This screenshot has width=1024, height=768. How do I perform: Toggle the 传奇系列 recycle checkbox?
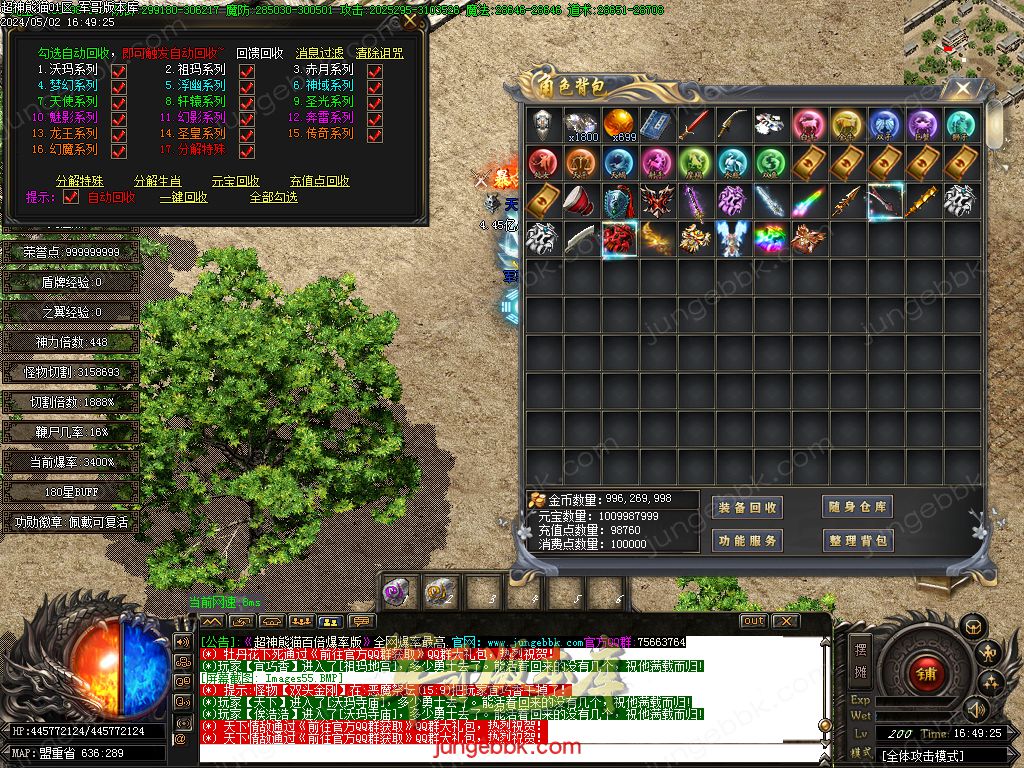pos(375,134)
